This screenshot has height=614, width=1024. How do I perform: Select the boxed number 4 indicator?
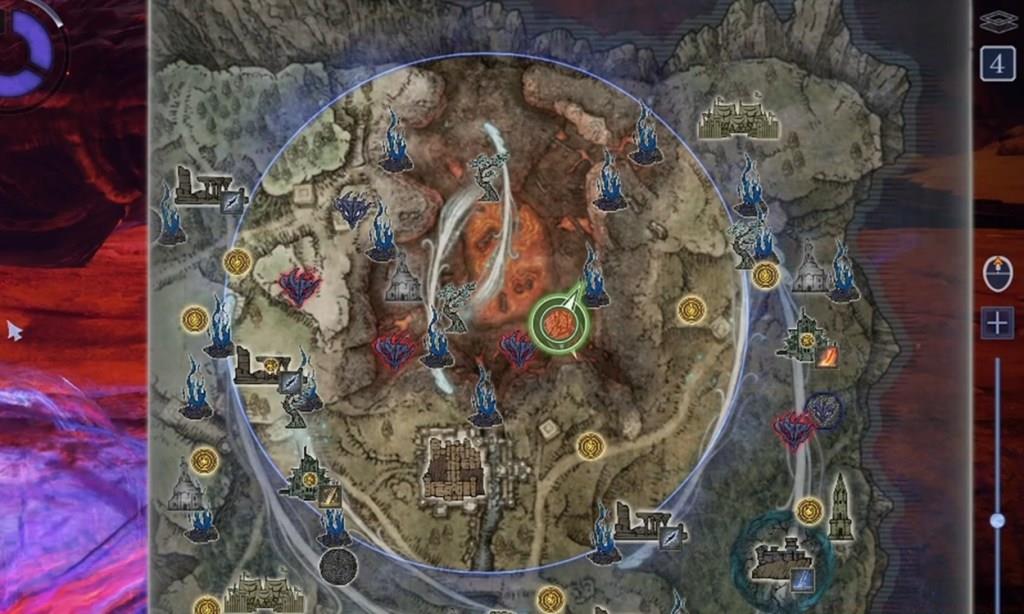coord(997,63)
